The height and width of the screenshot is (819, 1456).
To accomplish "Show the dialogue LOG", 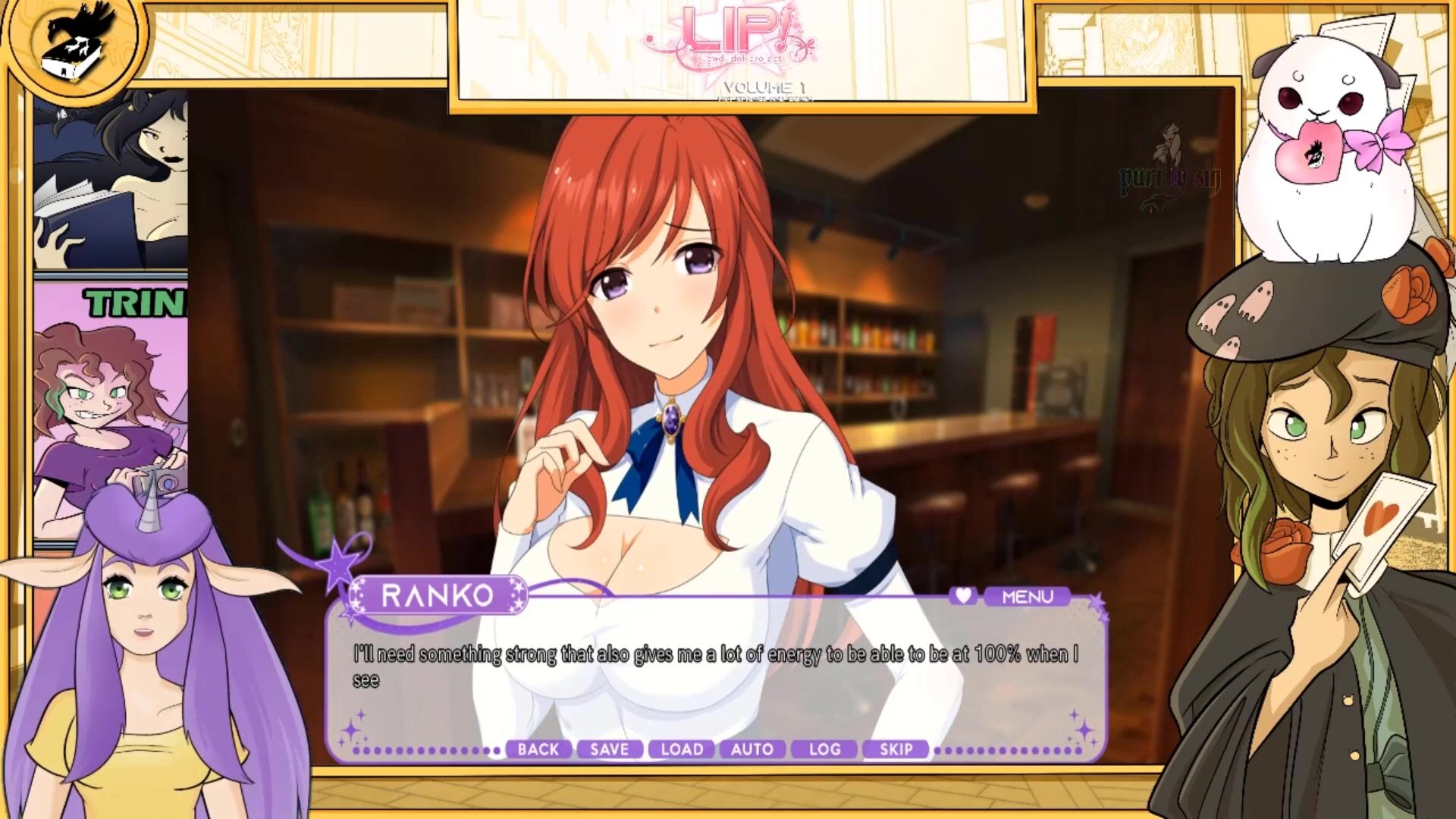I will pos(824,749).
